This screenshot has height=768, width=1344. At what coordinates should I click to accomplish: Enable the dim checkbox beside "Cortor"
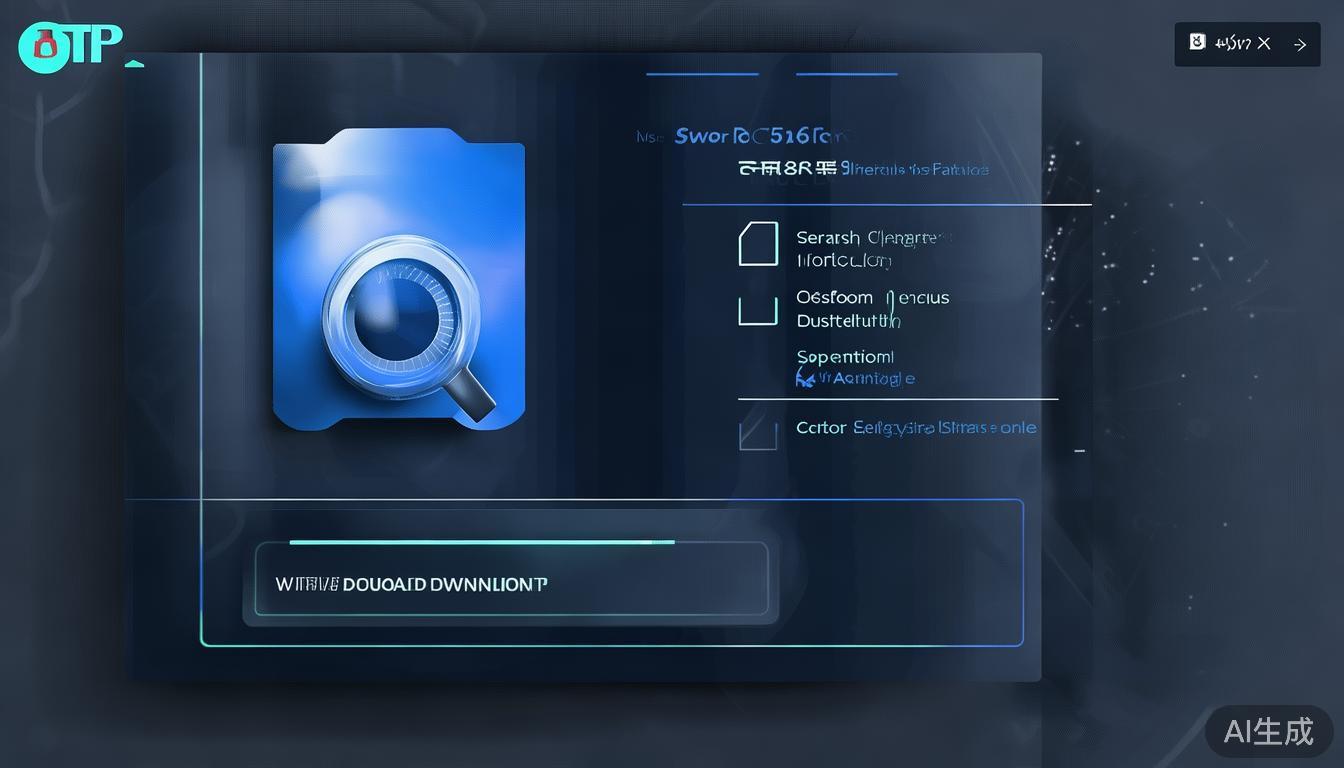757,434
